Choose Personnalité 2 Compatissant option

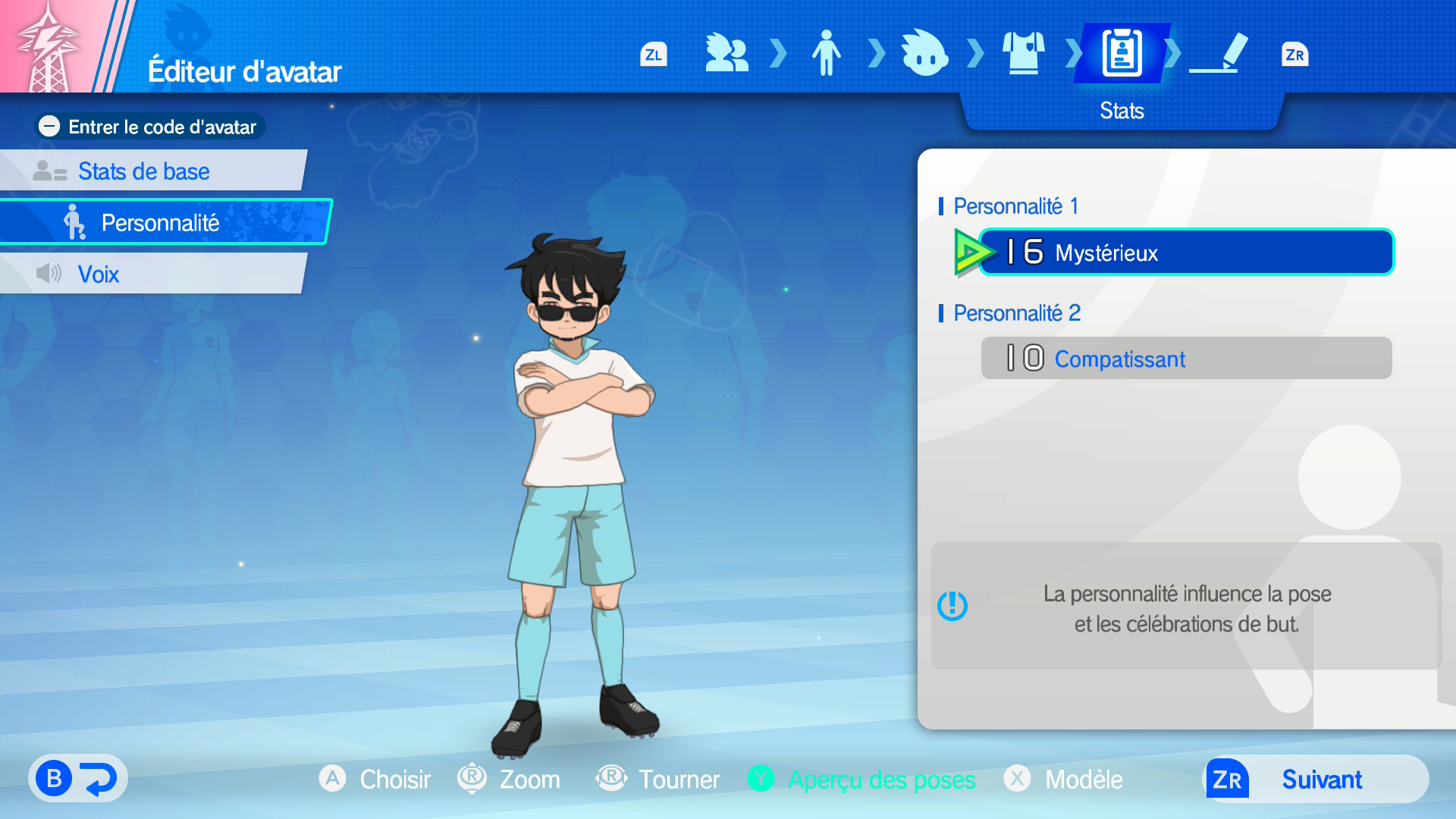[x=1186, y=359]
